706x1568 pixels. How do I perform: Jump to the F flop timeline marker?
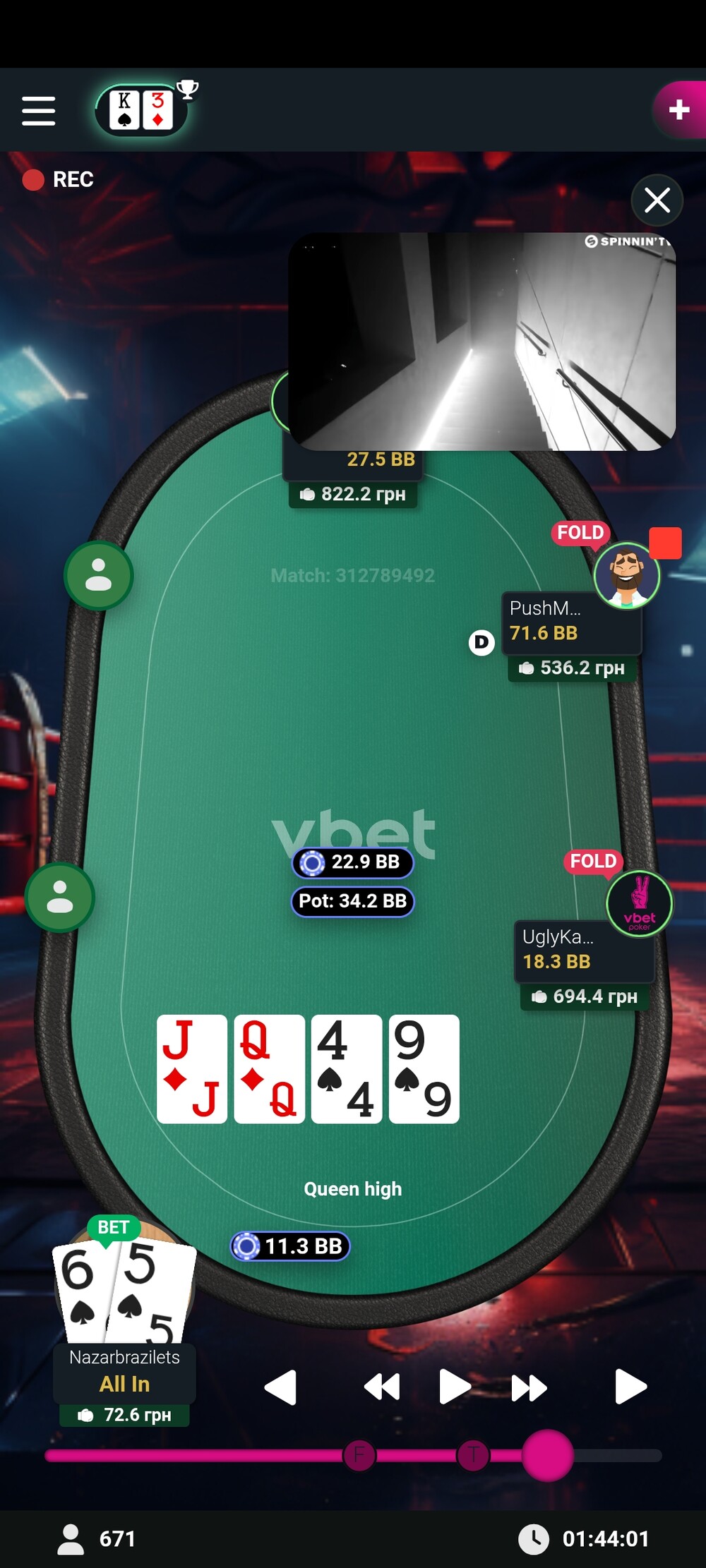coord(359,1454)
